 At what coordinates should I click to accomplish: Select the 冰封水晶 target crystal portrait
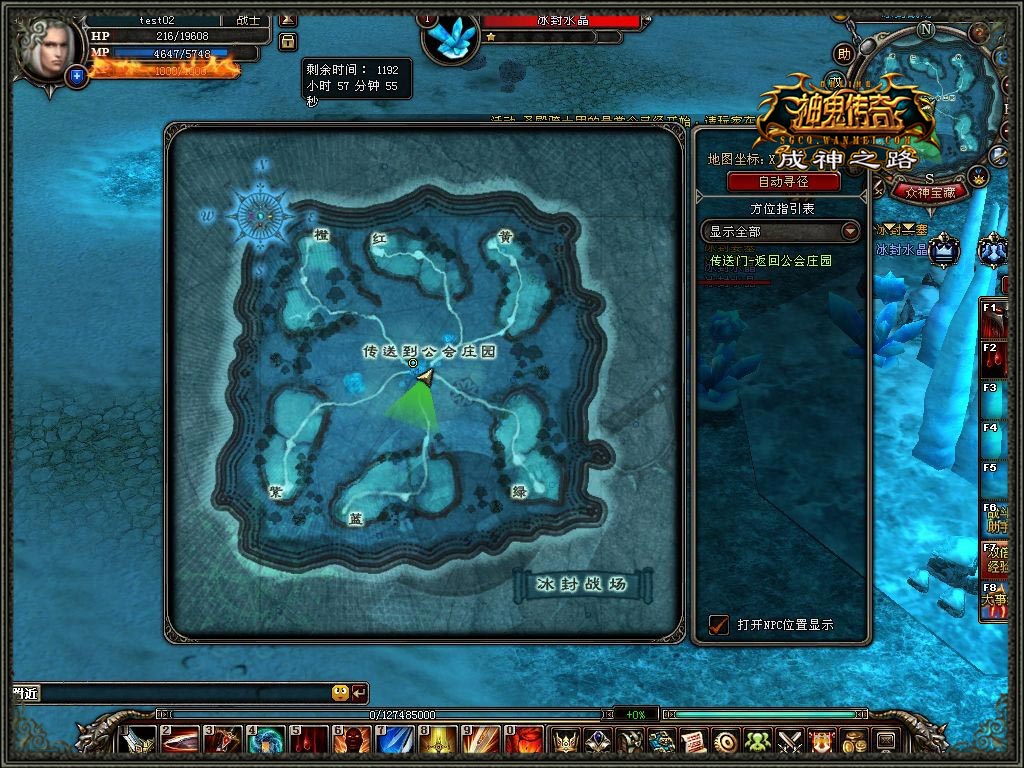pos(451,35)
